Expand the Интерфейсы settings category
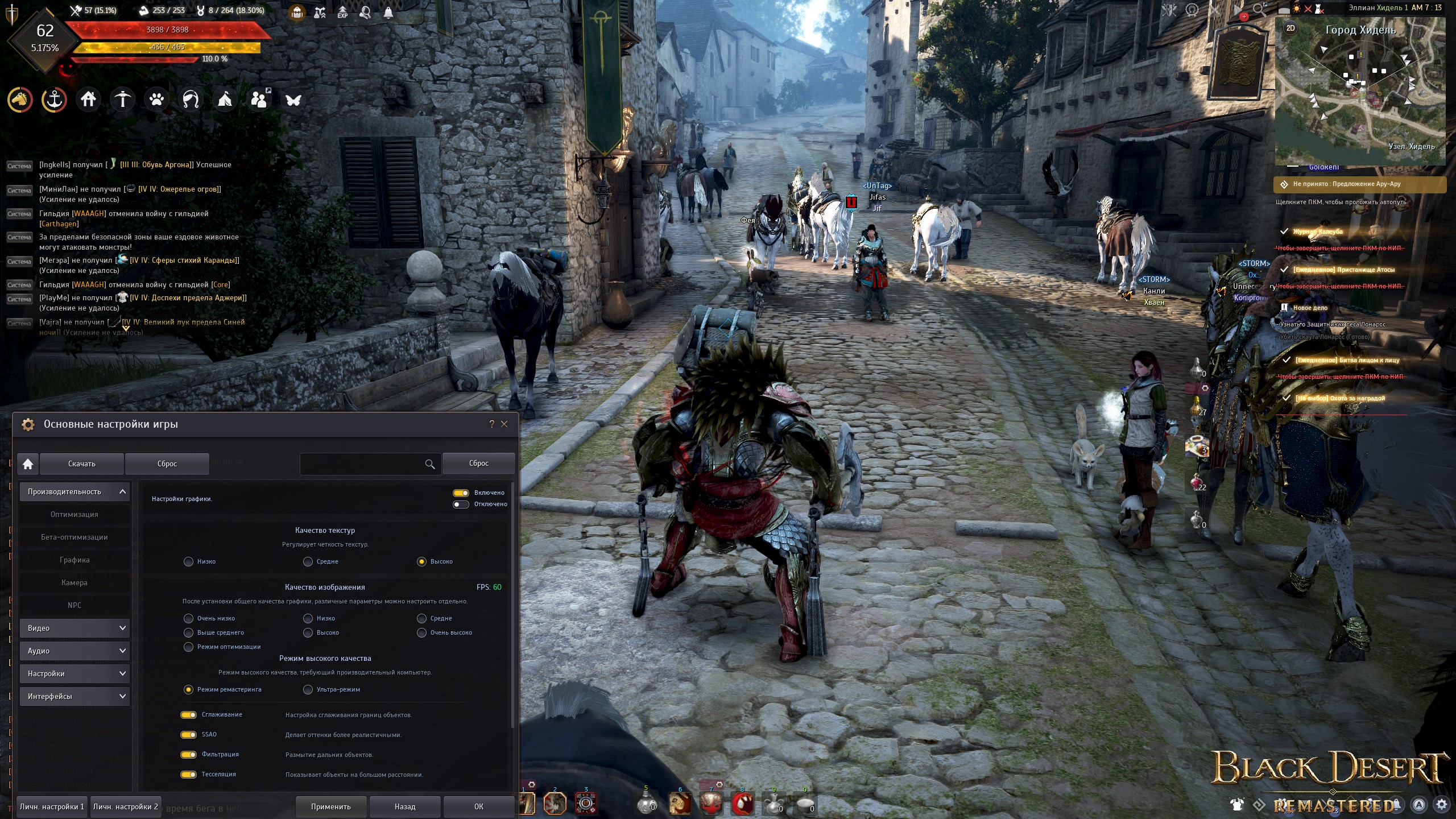This screenshot has width=1456, height=819. pyautogui.click(x=75, y=696)
